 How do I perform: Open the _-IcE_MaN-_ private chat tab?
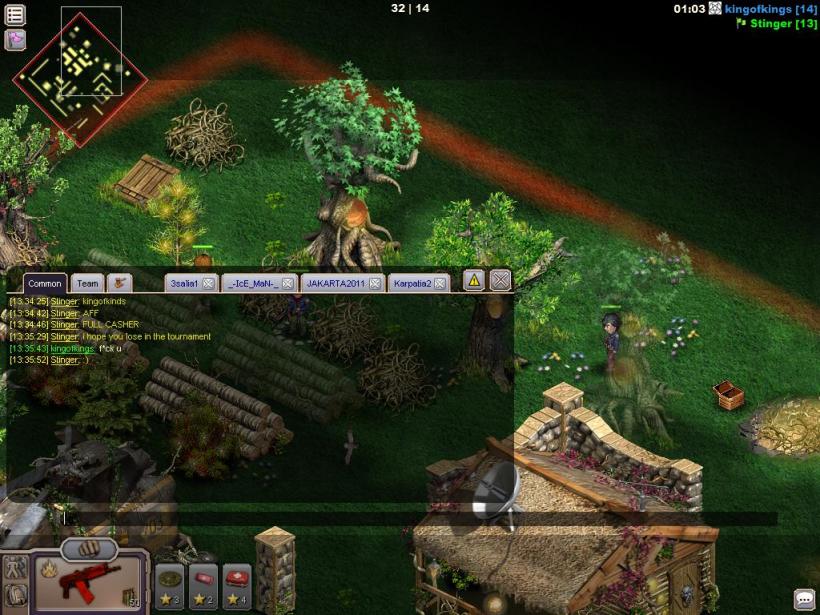[x=252, y=284]
